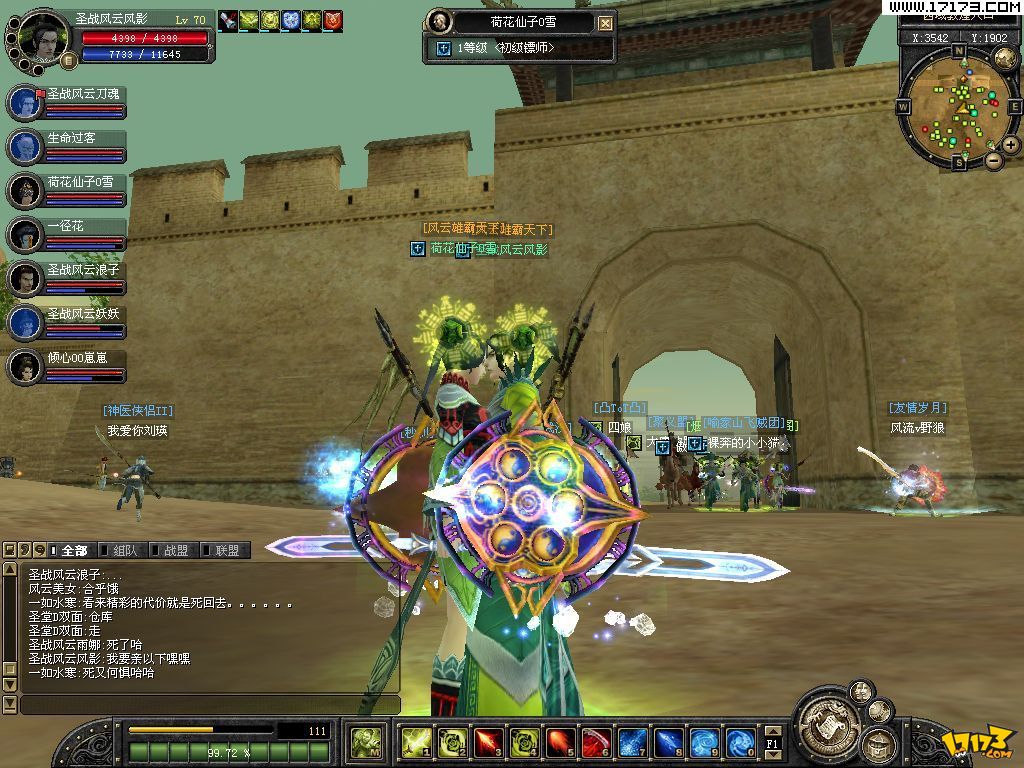The image size is (1024, 768).
Task: Switch hotbar page with the up arrow
Action: click(772, 732)
